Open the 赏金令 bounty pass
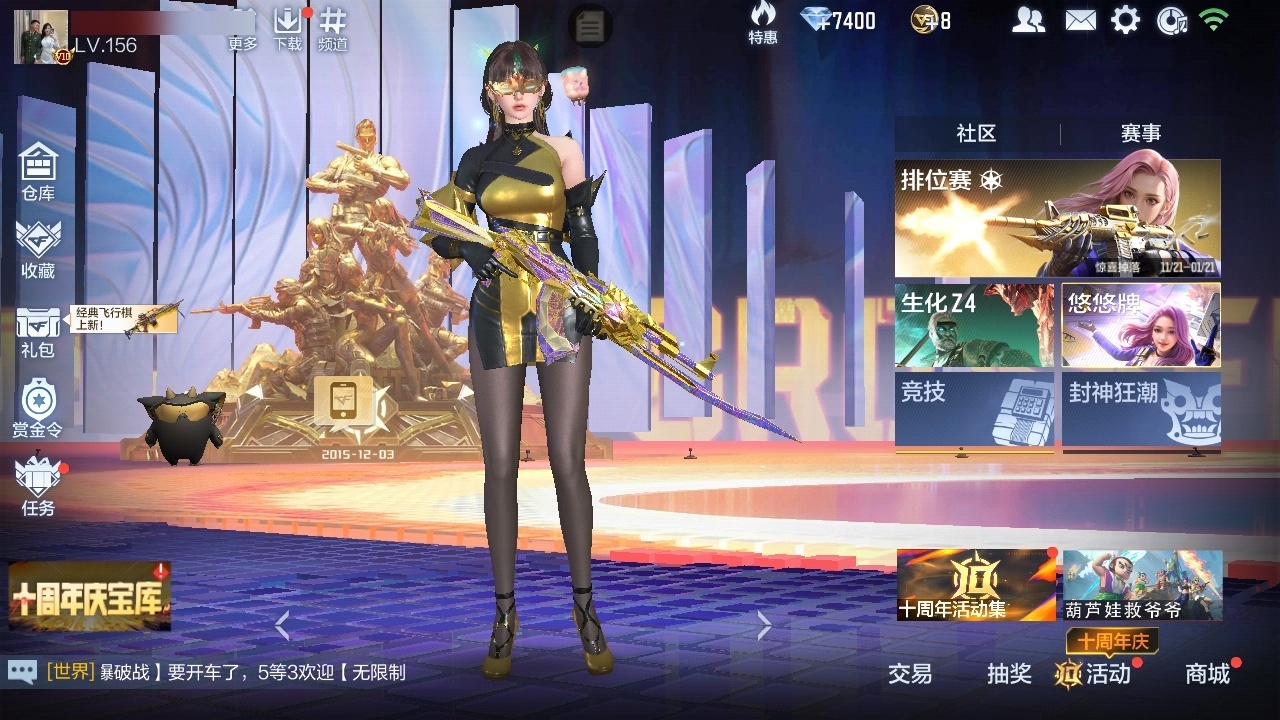The height and width of the screenshot is (720, 1280). tap(38, 409)
